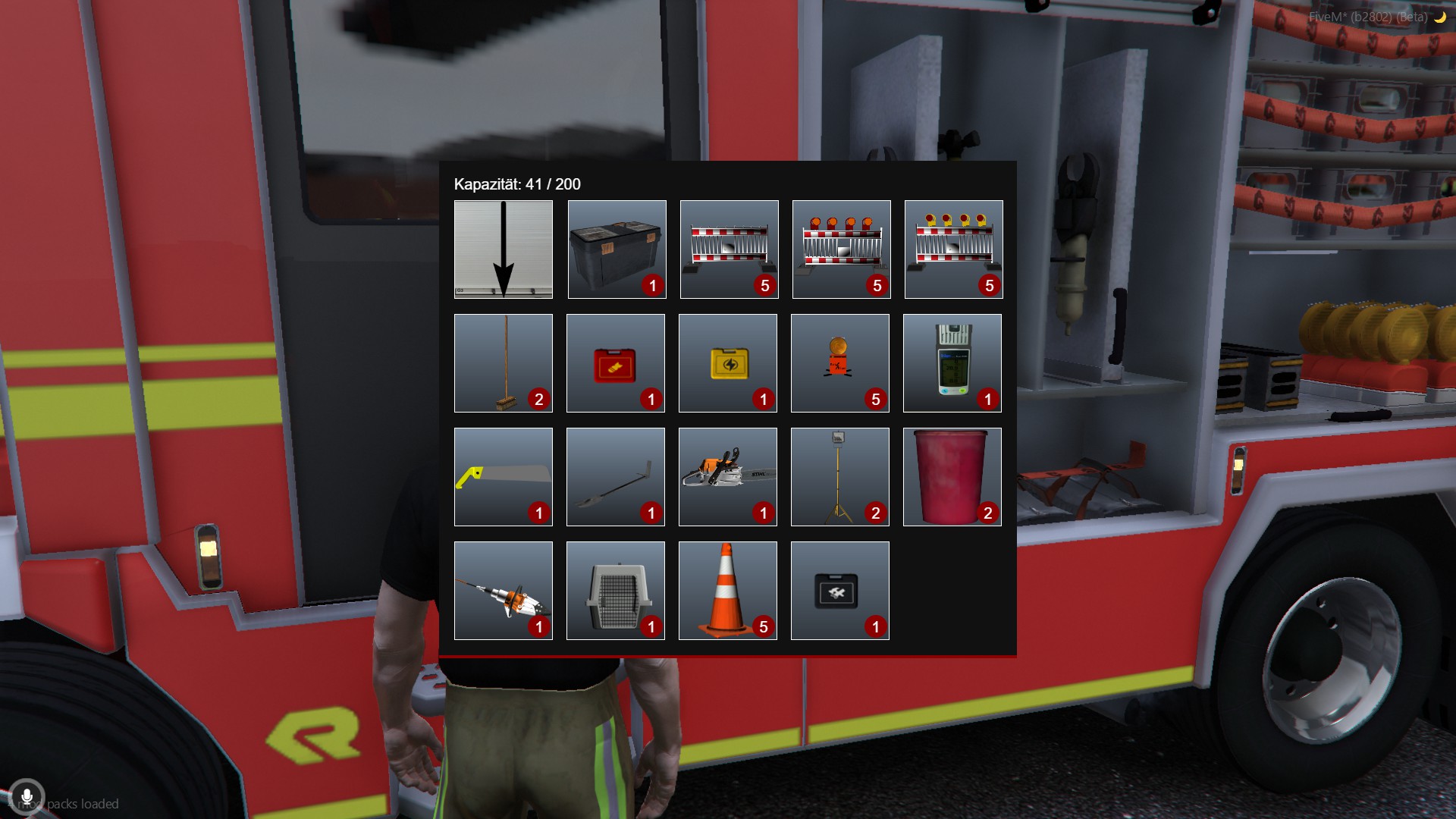Choose the orange traffic cone slot
This screenshot has height=819, width=1456.
coord(728,591)
